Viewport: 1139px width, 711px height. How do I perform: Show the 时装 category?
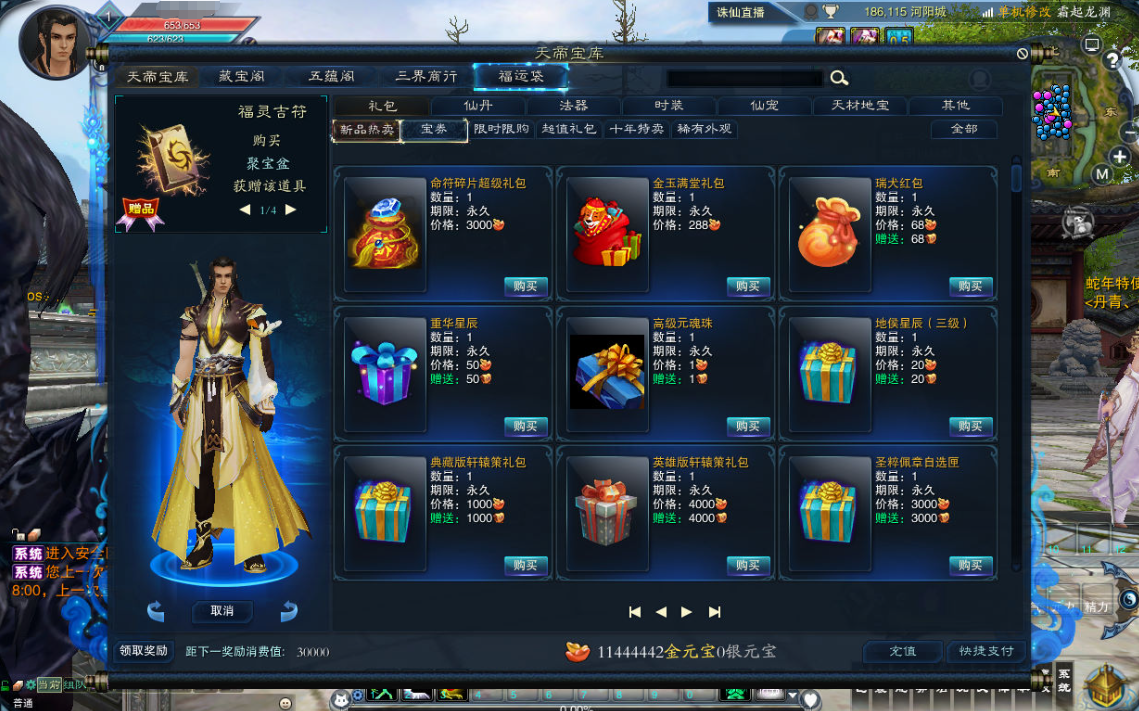click(669, 105)
